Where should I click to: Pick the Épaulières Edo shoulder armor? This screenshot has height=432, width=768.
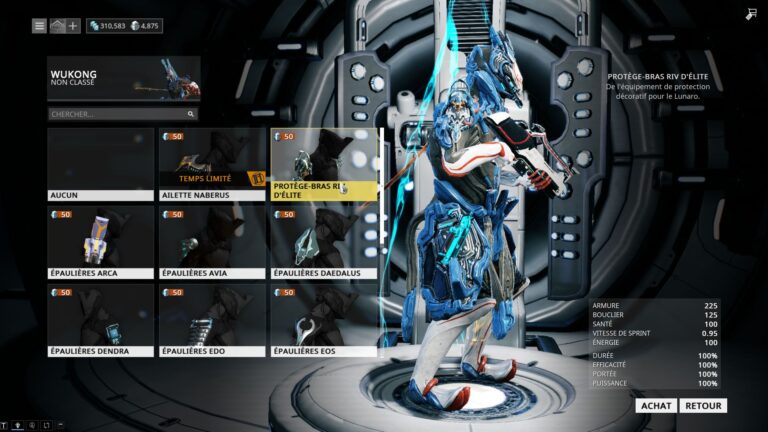[x=212, y=320]
